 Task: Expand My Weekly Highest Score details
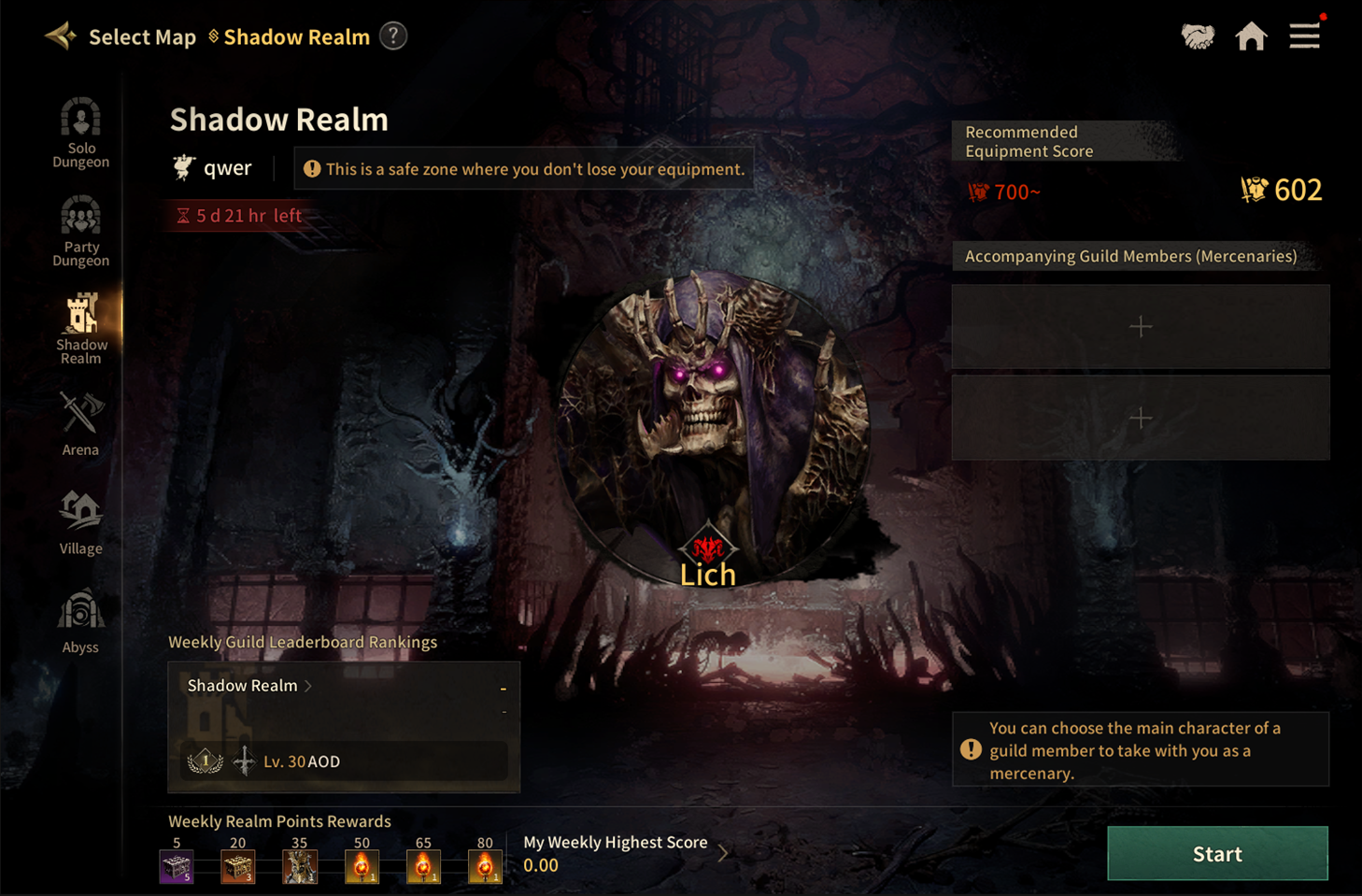[722, 852]
